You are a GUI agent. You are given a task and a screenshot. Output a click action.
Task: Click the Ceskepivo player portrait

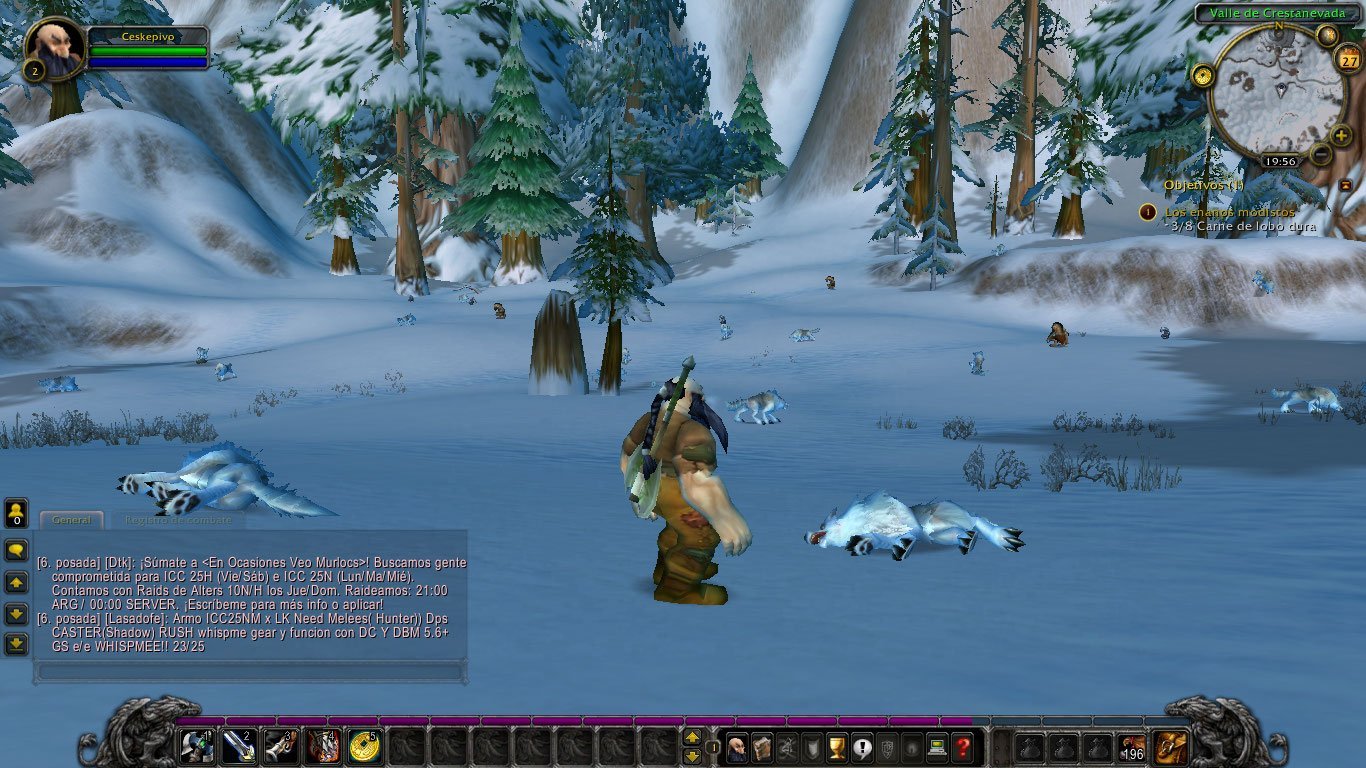pos(53,46)
